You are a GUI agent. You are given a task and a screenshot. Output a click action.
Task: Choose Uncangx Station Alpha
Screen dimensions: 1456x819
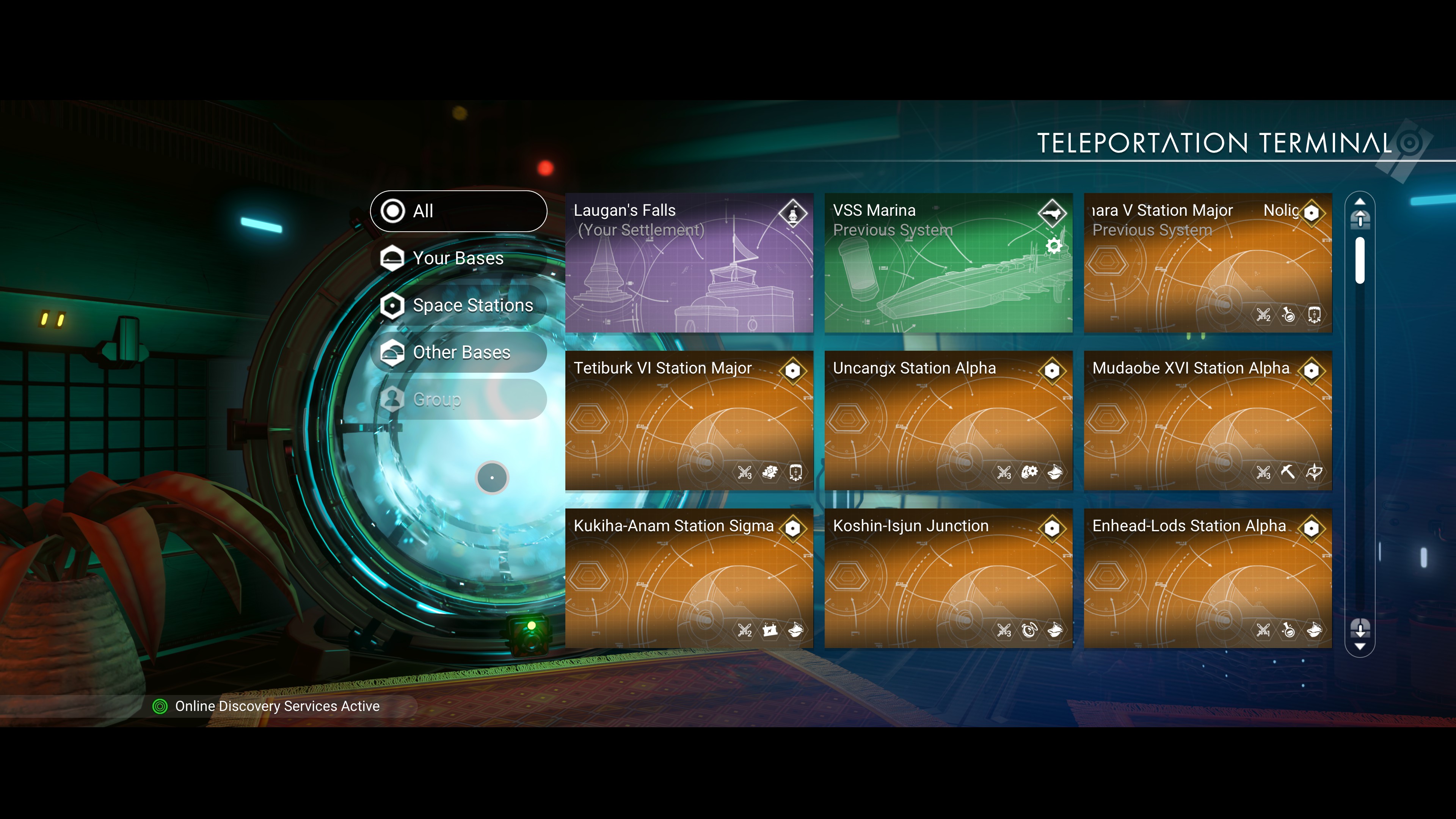pyautogui.click(x=948, y=420)
